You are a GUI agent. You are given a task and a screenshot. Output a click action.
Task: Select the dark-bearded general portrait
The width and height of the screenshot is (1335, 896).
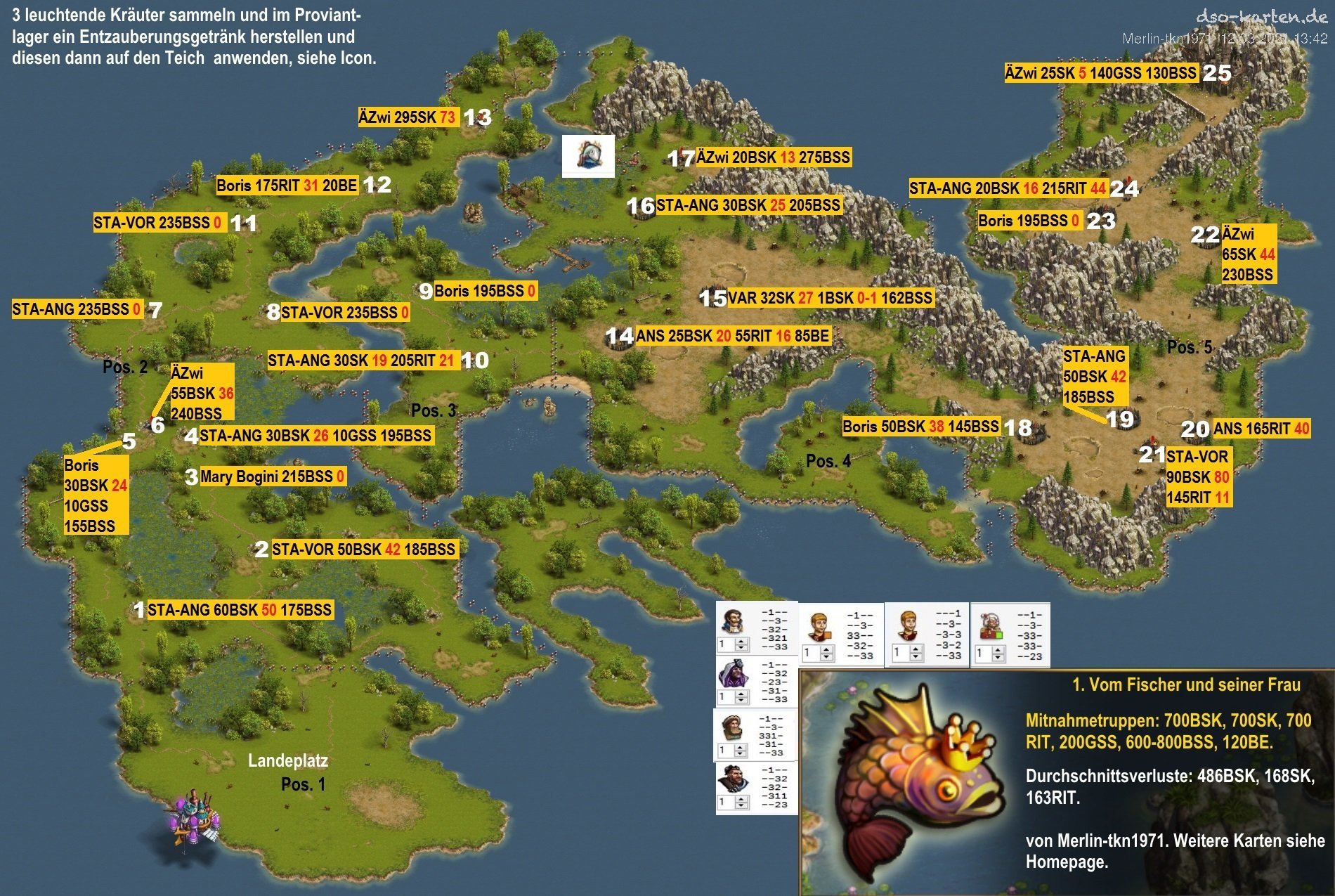tap(731, 779)
